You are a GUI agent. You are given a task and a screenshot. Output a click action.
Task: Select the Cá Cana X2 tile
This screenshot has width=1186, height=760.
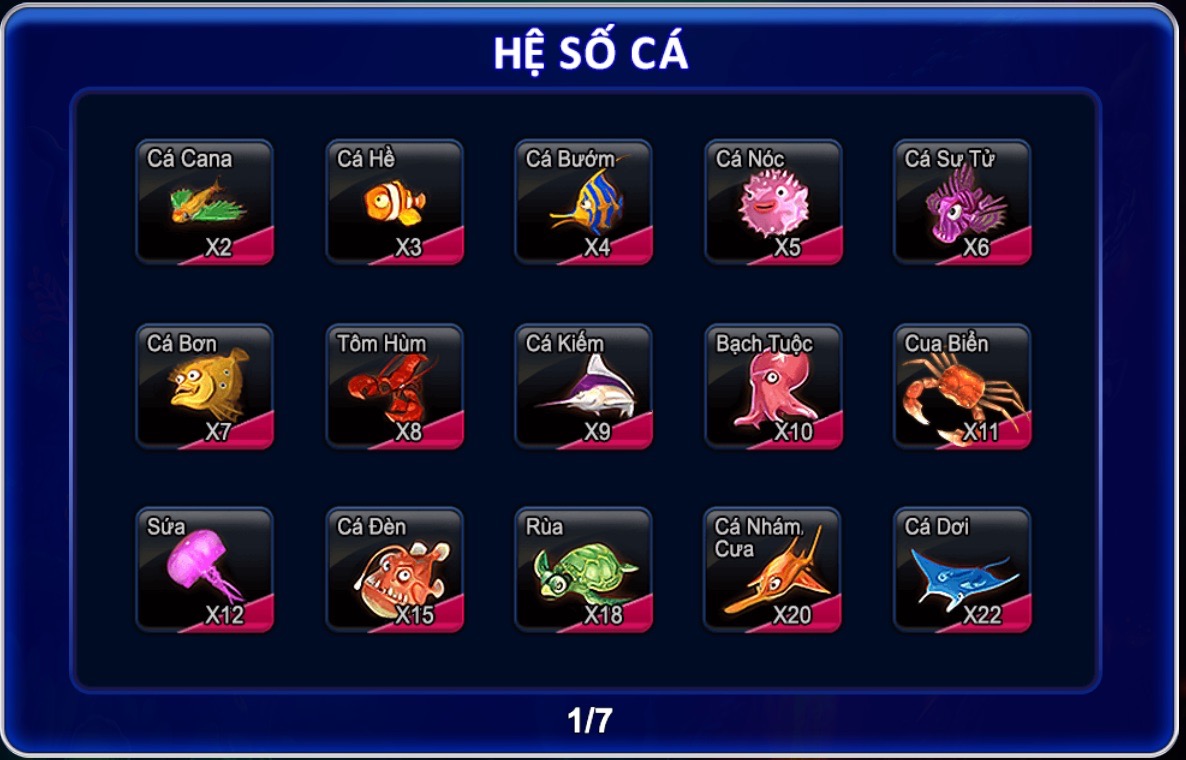[204, 202]
